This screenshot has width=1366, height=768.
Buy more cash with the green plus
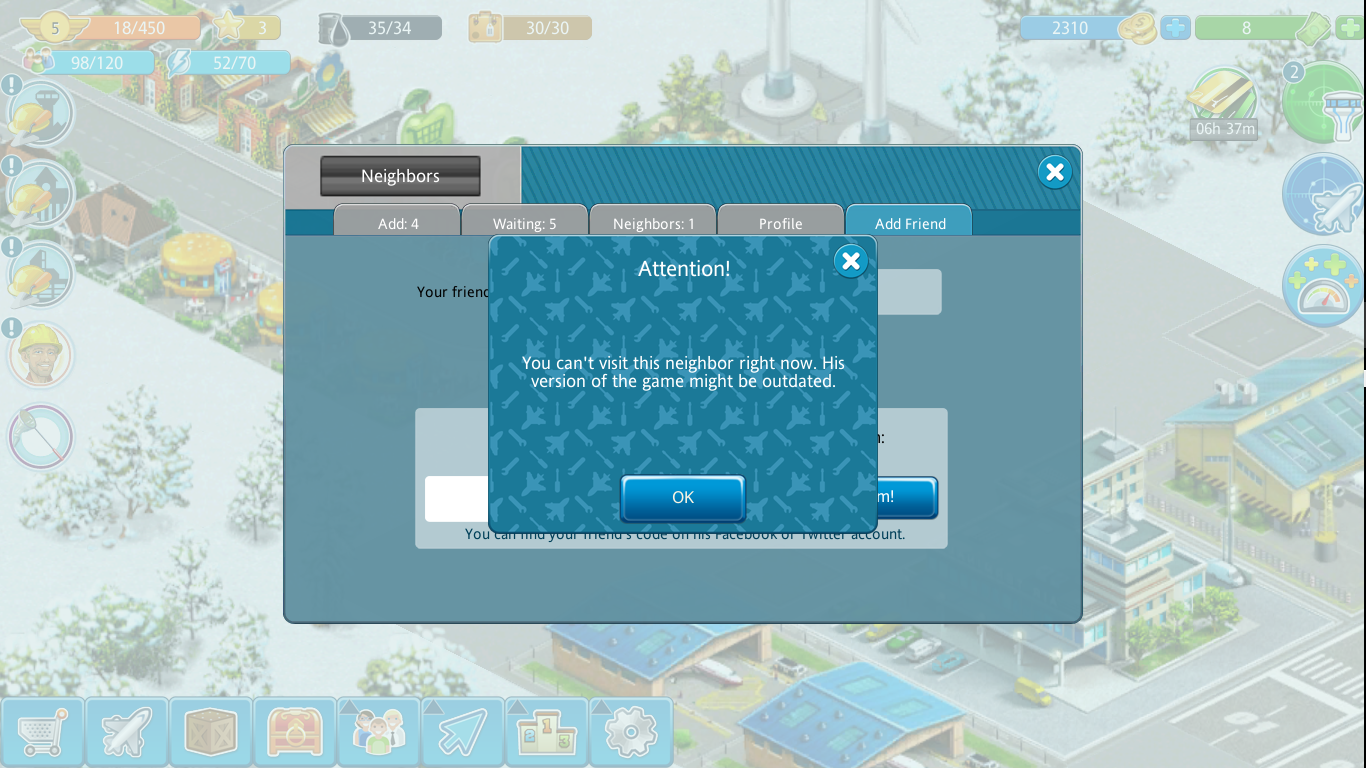coord(1350,28)
